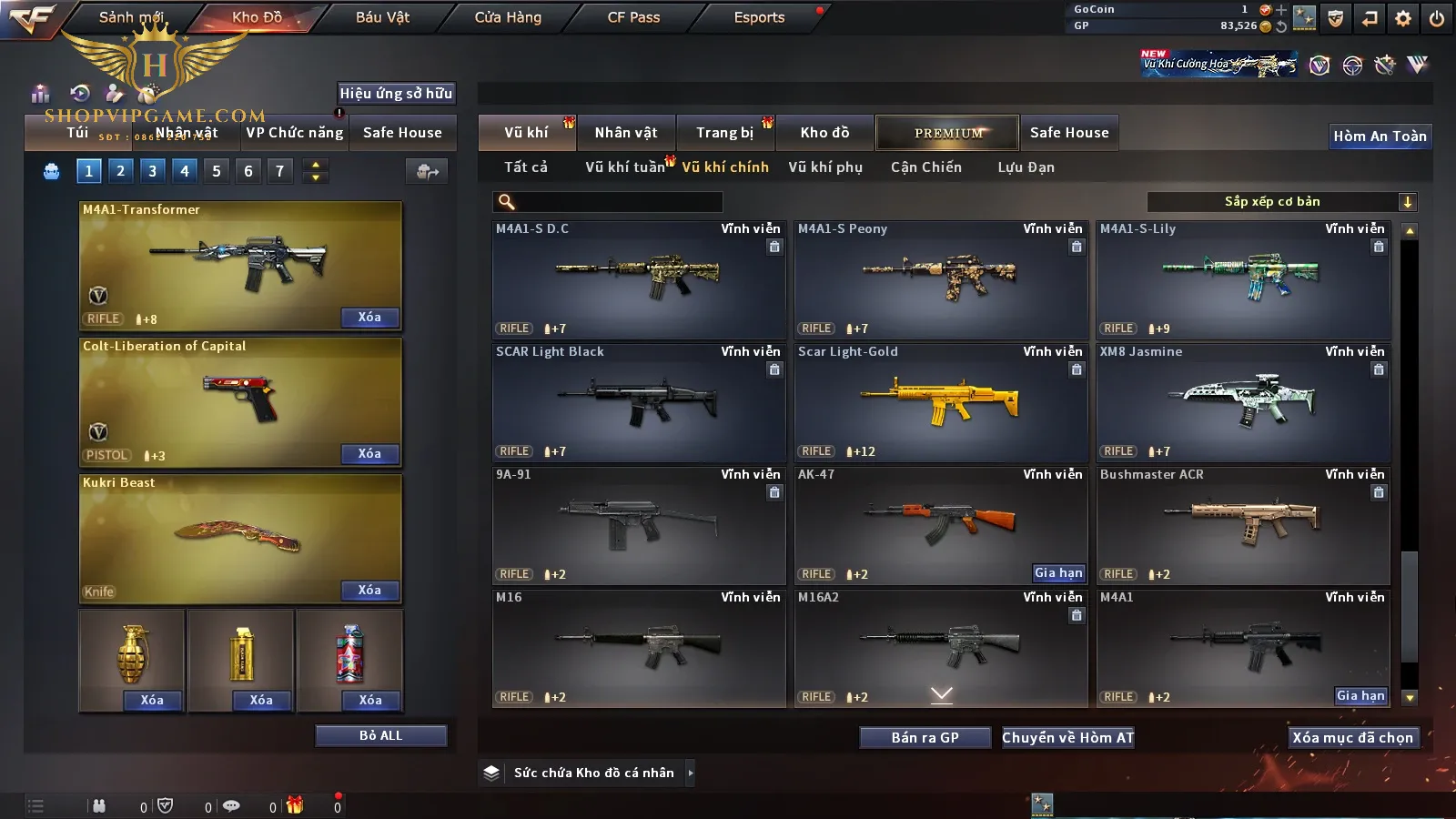Show the Vũ khí phụ weapon category

tap(825, 167)
